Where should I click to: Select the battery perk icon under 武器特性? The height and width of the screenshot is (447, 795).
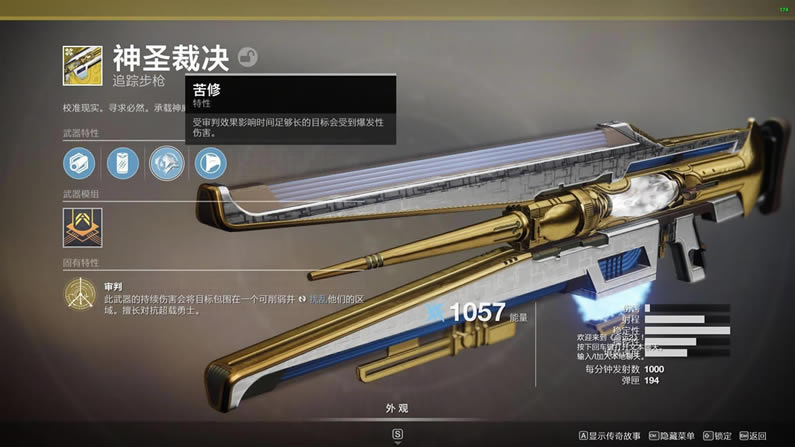coord(123,162)
